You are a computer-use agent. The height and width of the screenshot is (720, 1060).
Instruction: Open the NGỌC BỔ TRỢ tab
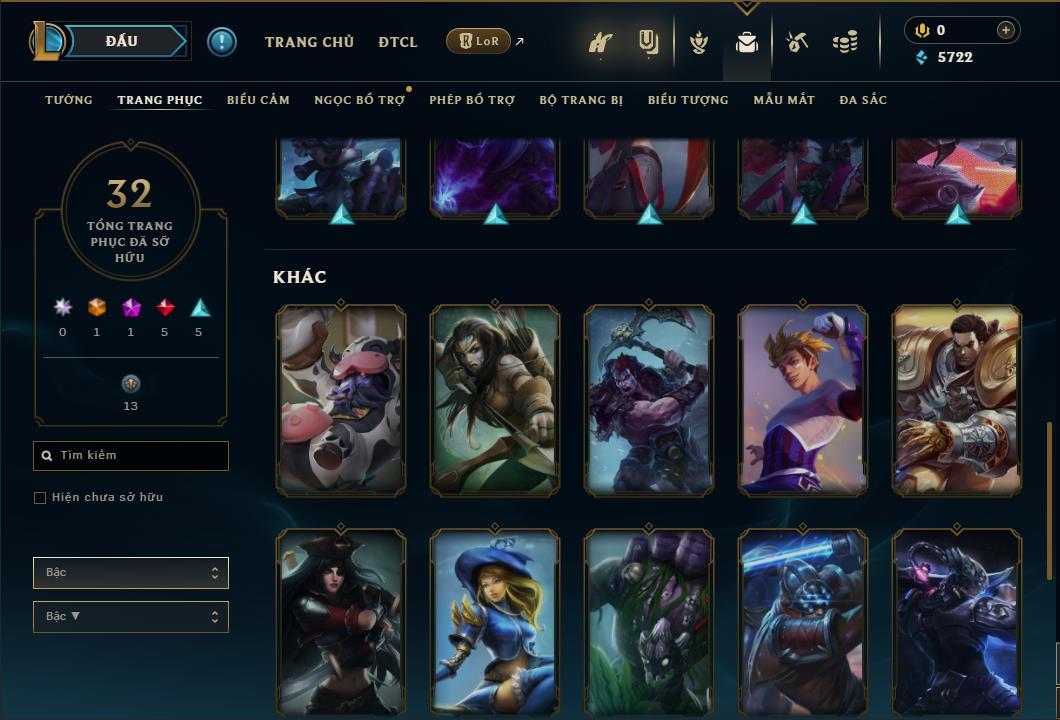[x=359, y=100]
